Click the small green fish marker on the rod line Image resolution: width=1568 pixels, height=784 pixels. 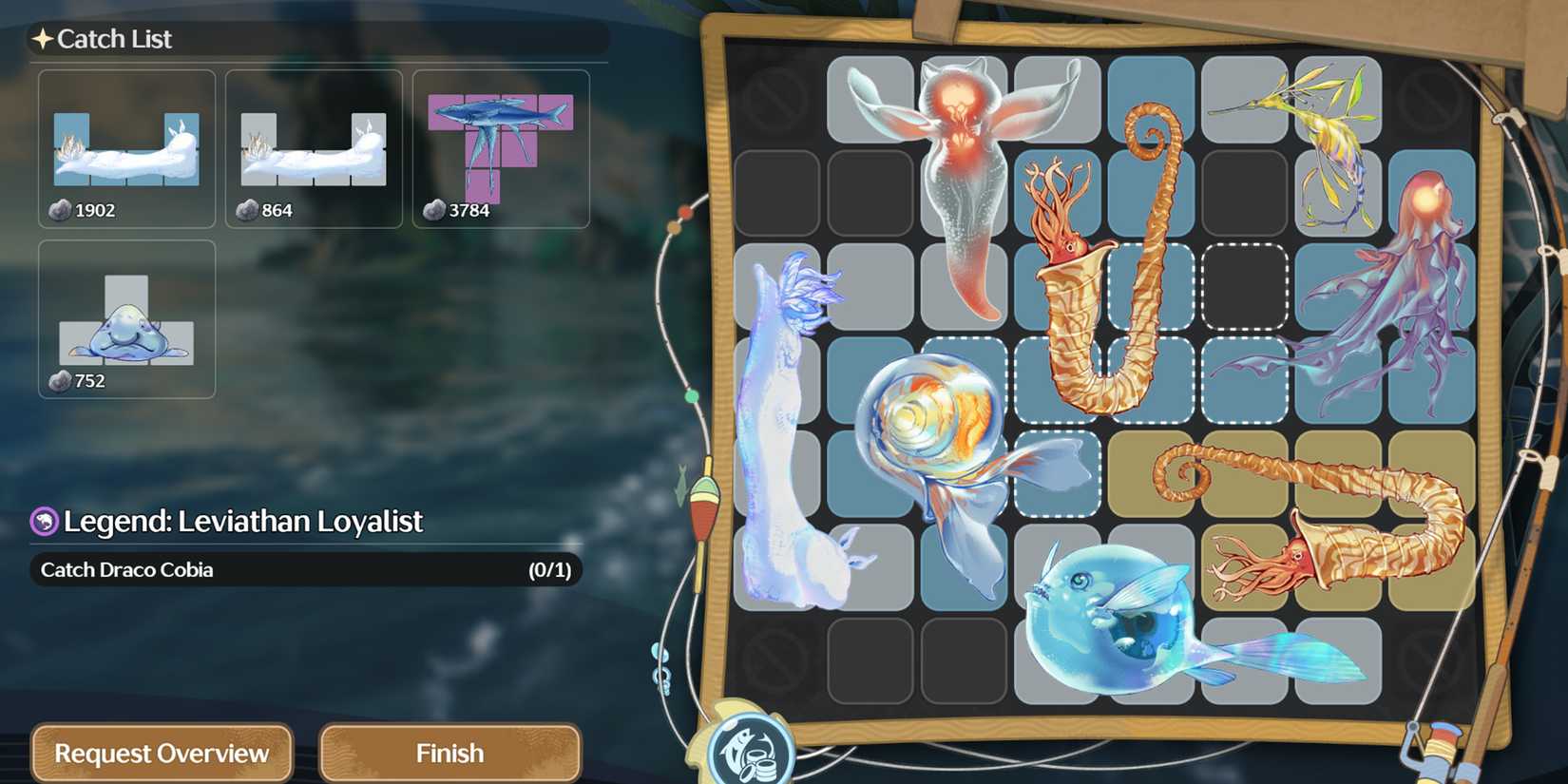point(682,483)
